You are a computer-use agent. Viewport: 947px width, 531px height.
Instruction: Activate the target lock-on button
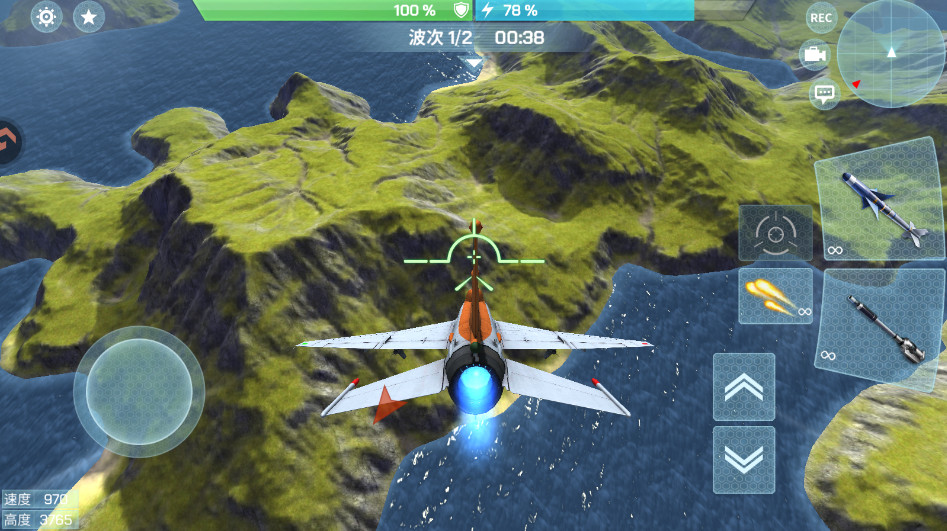tap(775, 233)
